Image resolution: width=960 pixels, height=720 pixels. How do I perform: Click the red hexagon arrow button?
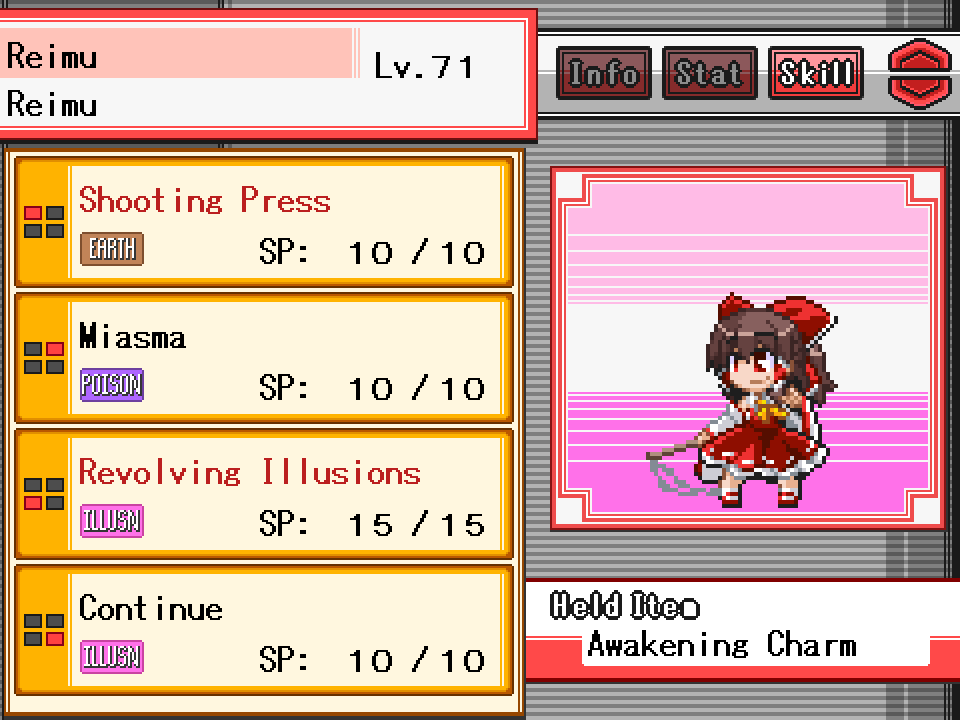[920, 73]
